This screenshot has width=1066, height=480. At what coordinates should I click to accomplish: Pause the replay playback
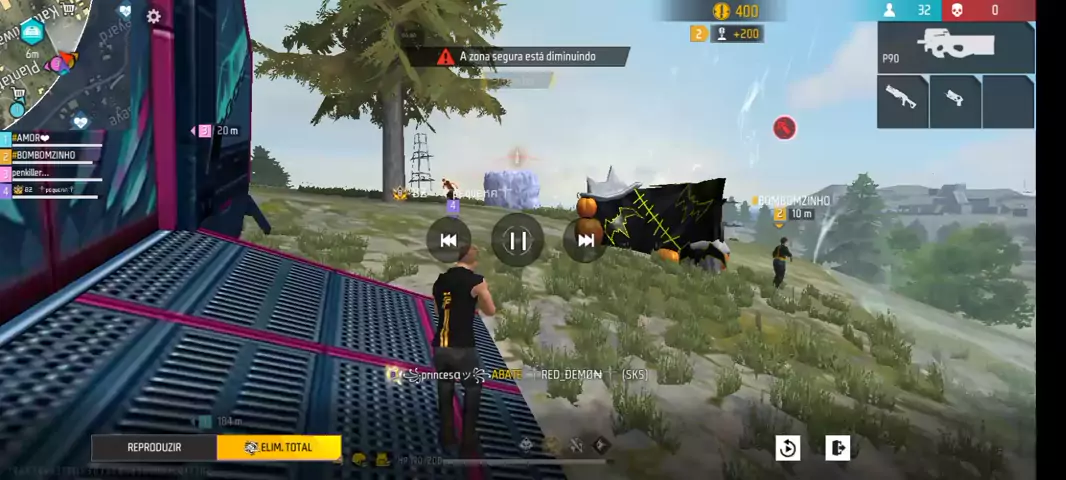pos(517,240)
